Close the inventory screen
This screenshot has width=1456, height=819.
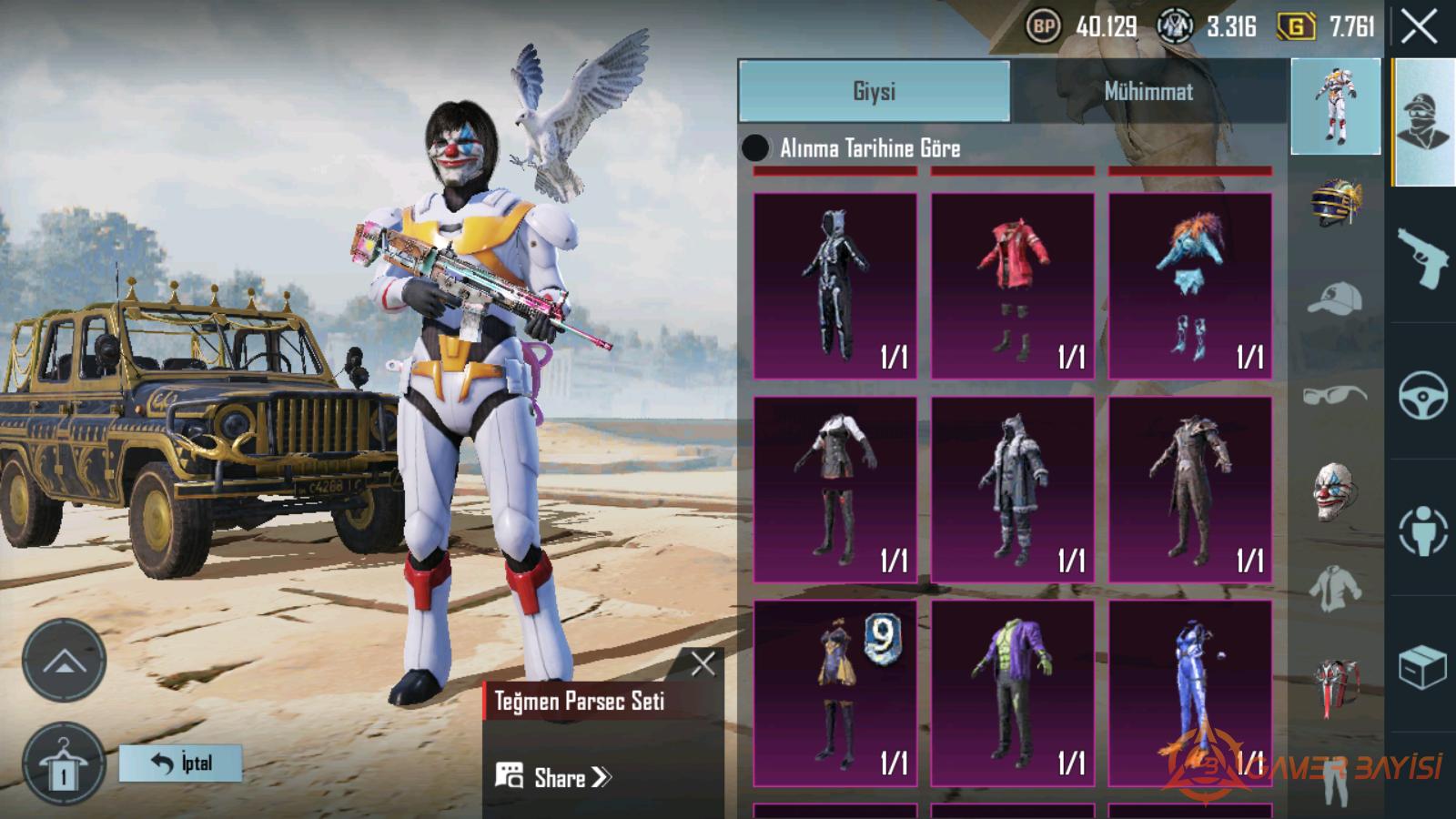1419,27
